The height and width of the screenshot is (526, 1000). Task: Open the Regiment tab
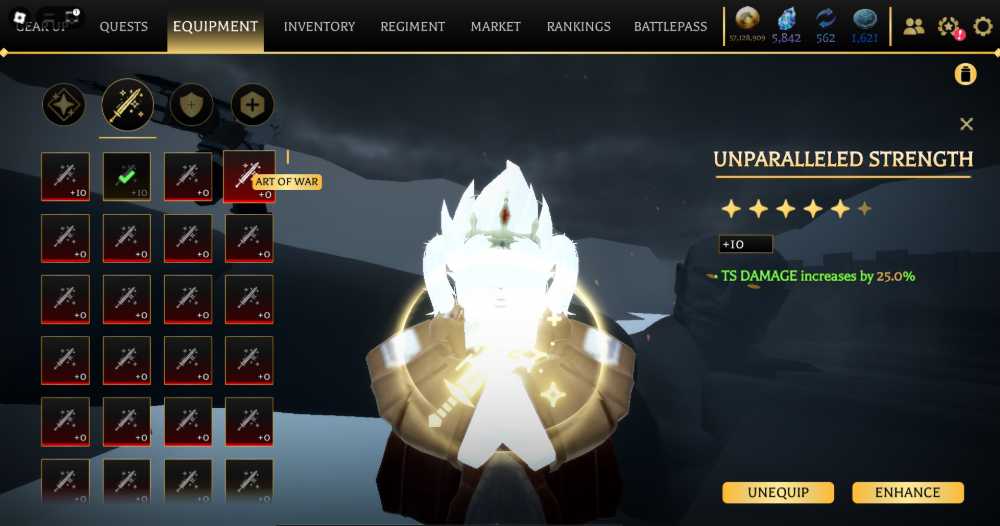coord(413,27)
